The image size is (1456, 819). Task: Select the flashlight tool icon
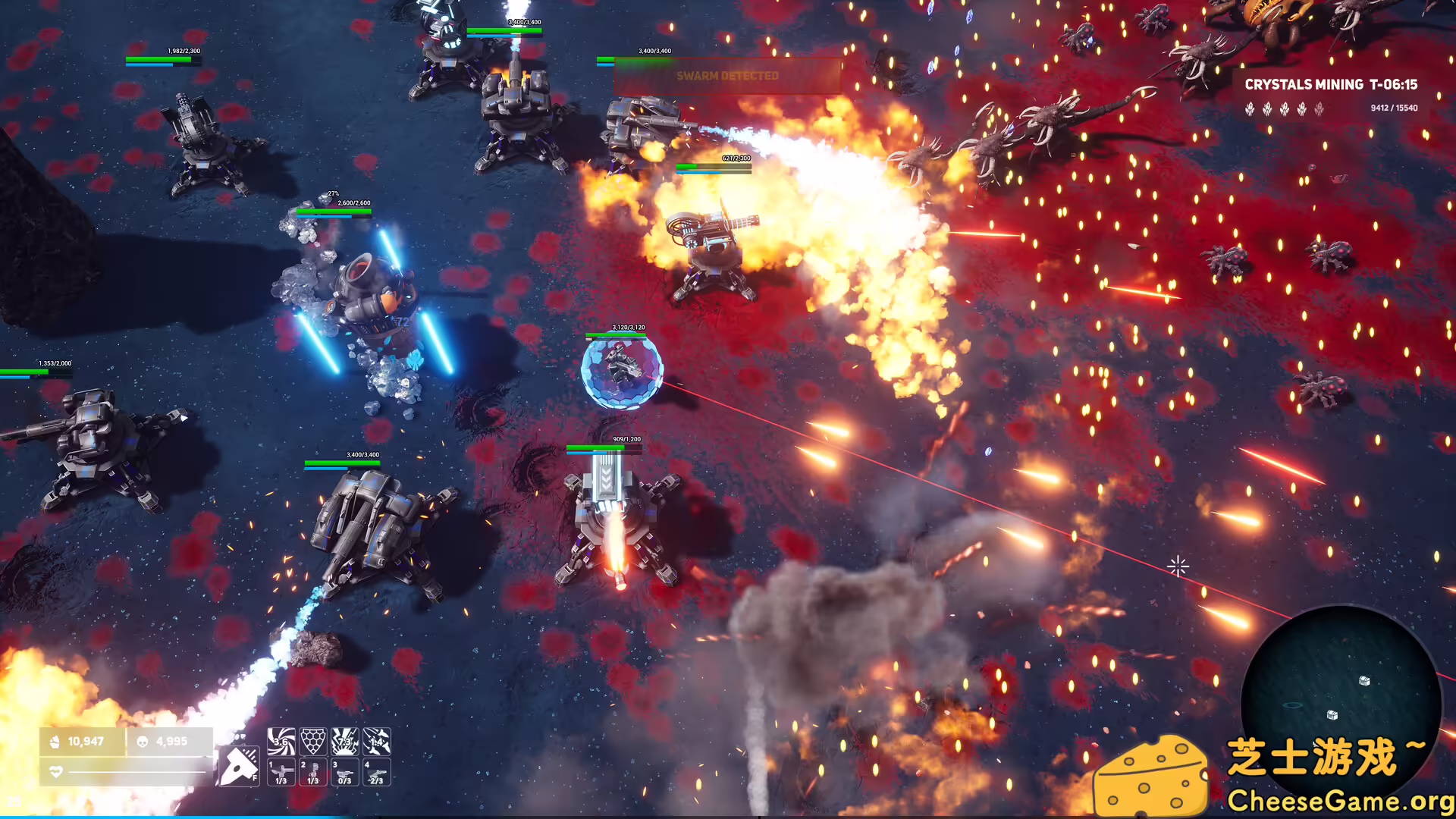pos(239,766)
